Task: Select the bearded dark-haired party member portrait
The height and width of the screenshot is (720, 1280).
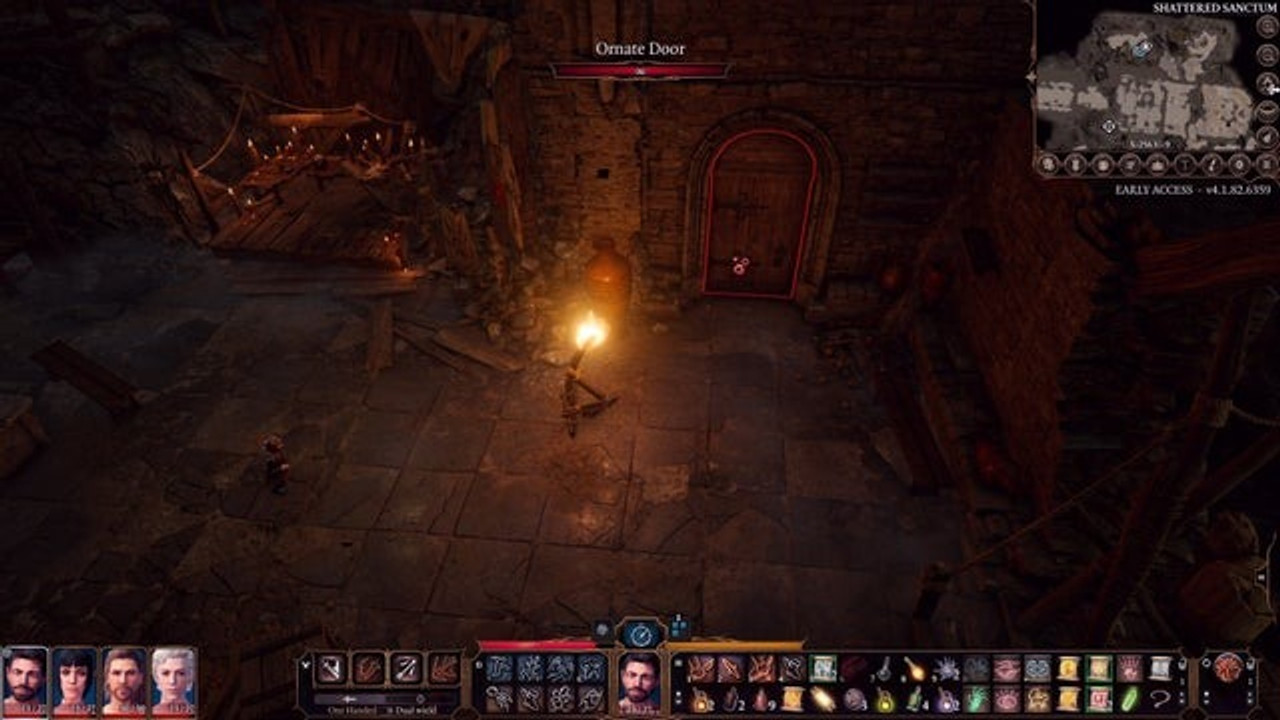Action: [24, 679]
